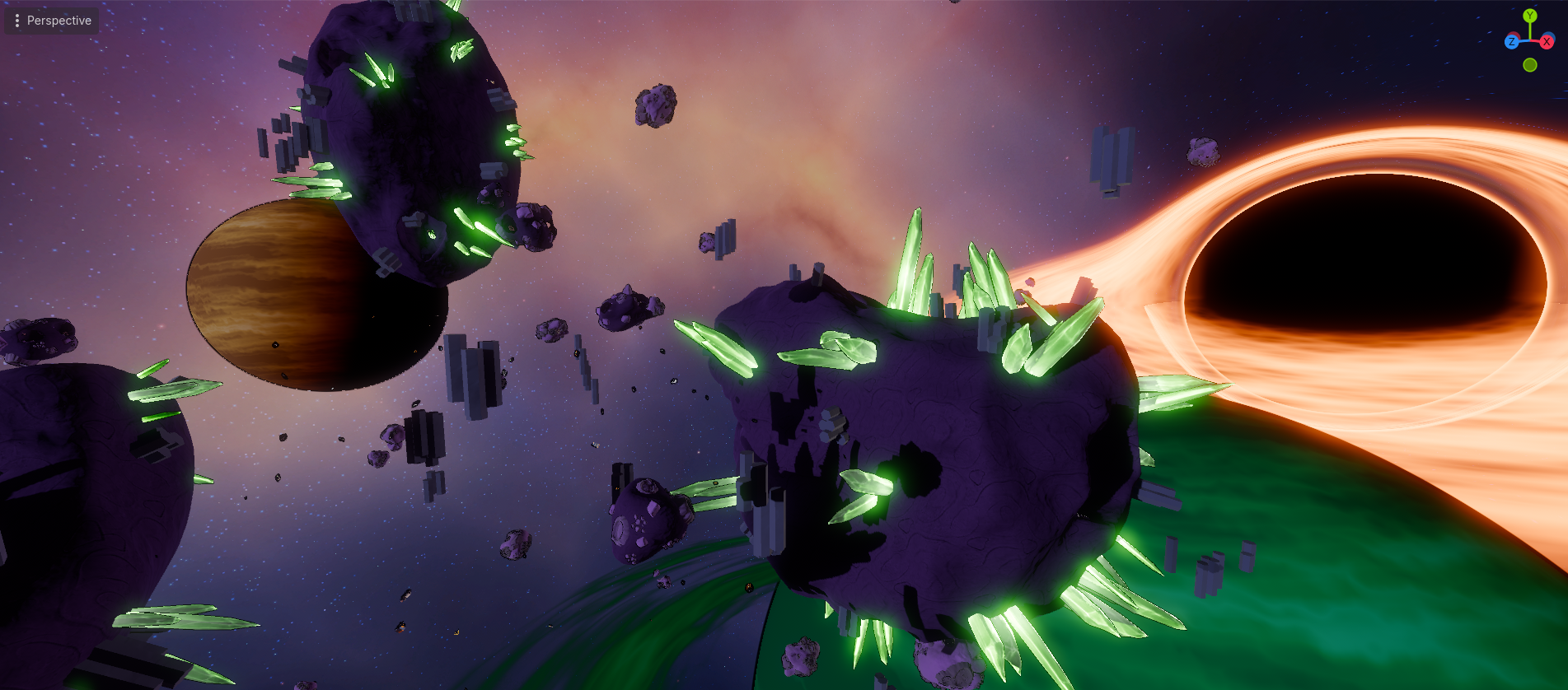Open the Perspective view menu
The image size is (1568, 690).
[51, 21]
